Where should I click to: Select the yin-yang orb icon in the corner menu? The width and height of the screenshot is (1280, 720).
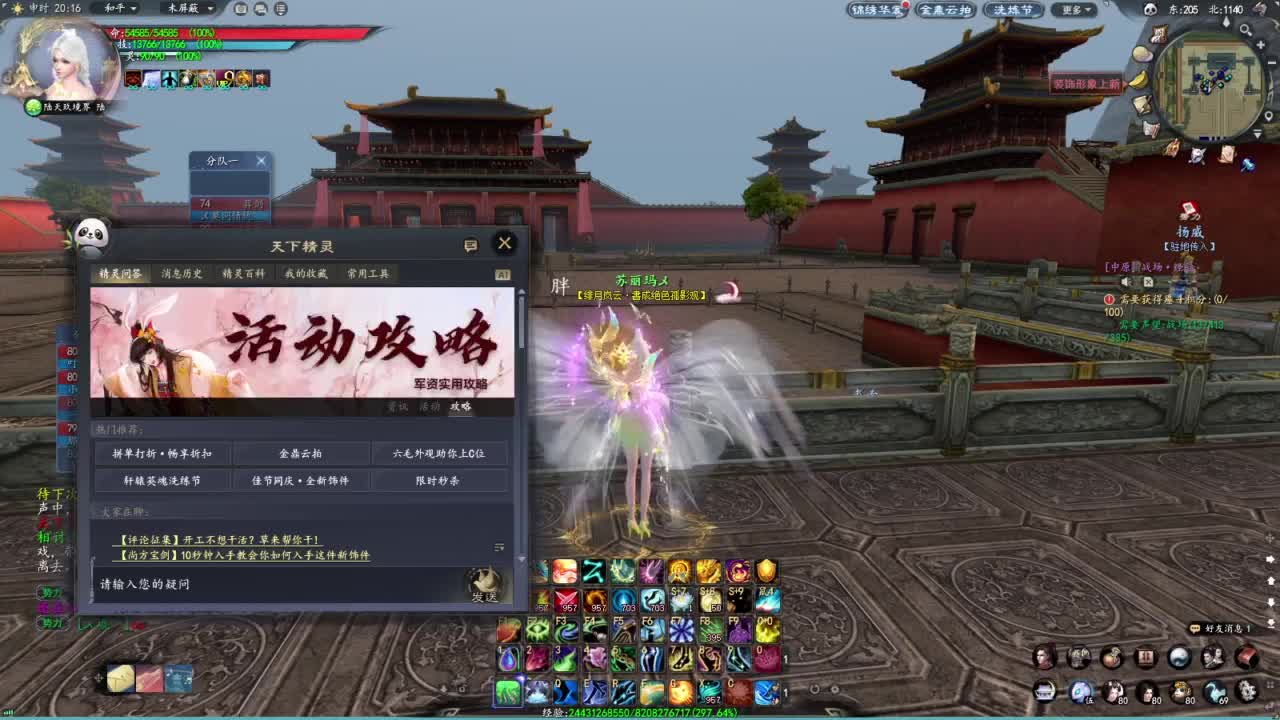pyautogui.click(x=1179, y=658)
